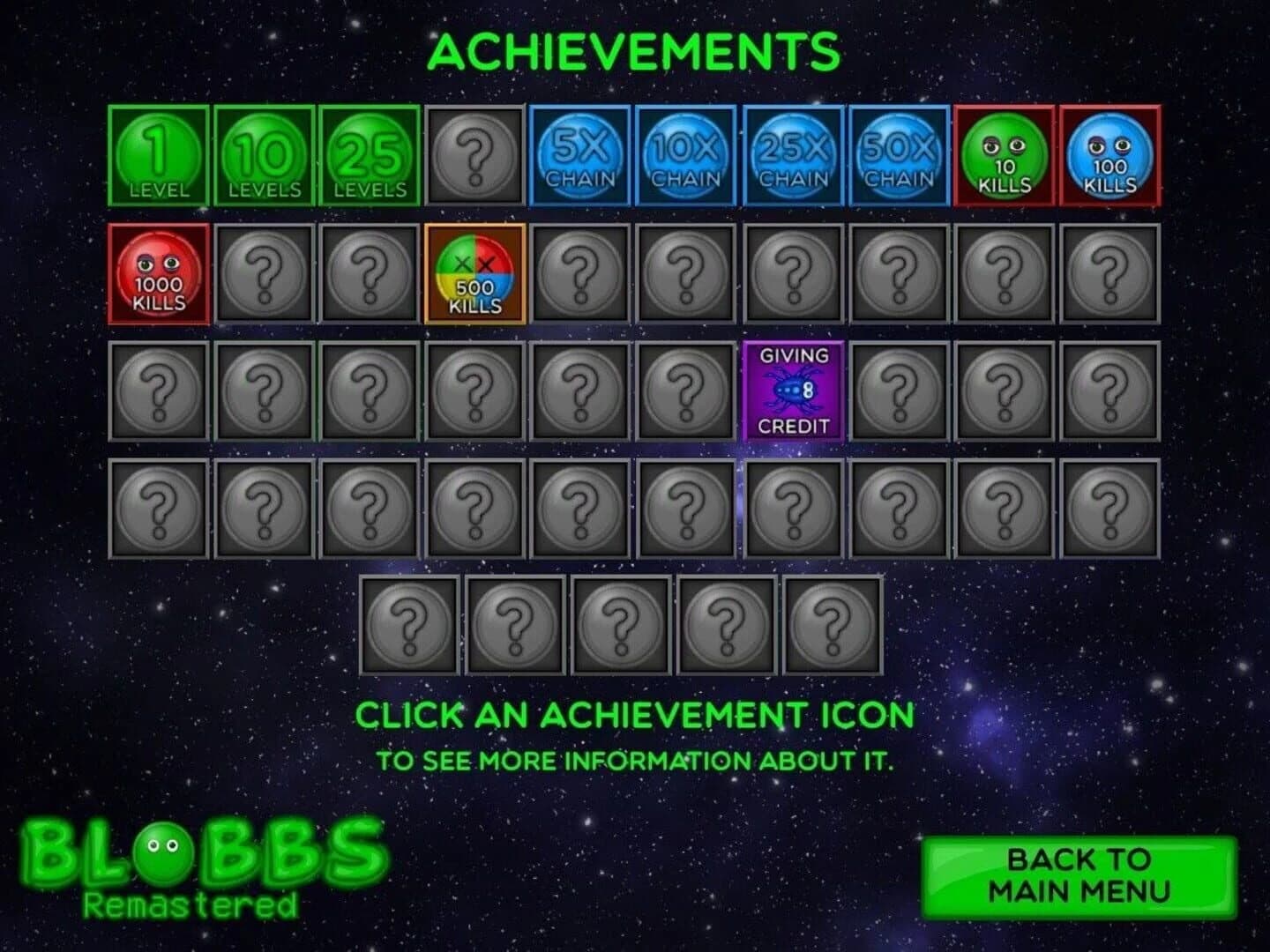
Task: View the 100 Kills blue achievement
Action: [1110, 155]
